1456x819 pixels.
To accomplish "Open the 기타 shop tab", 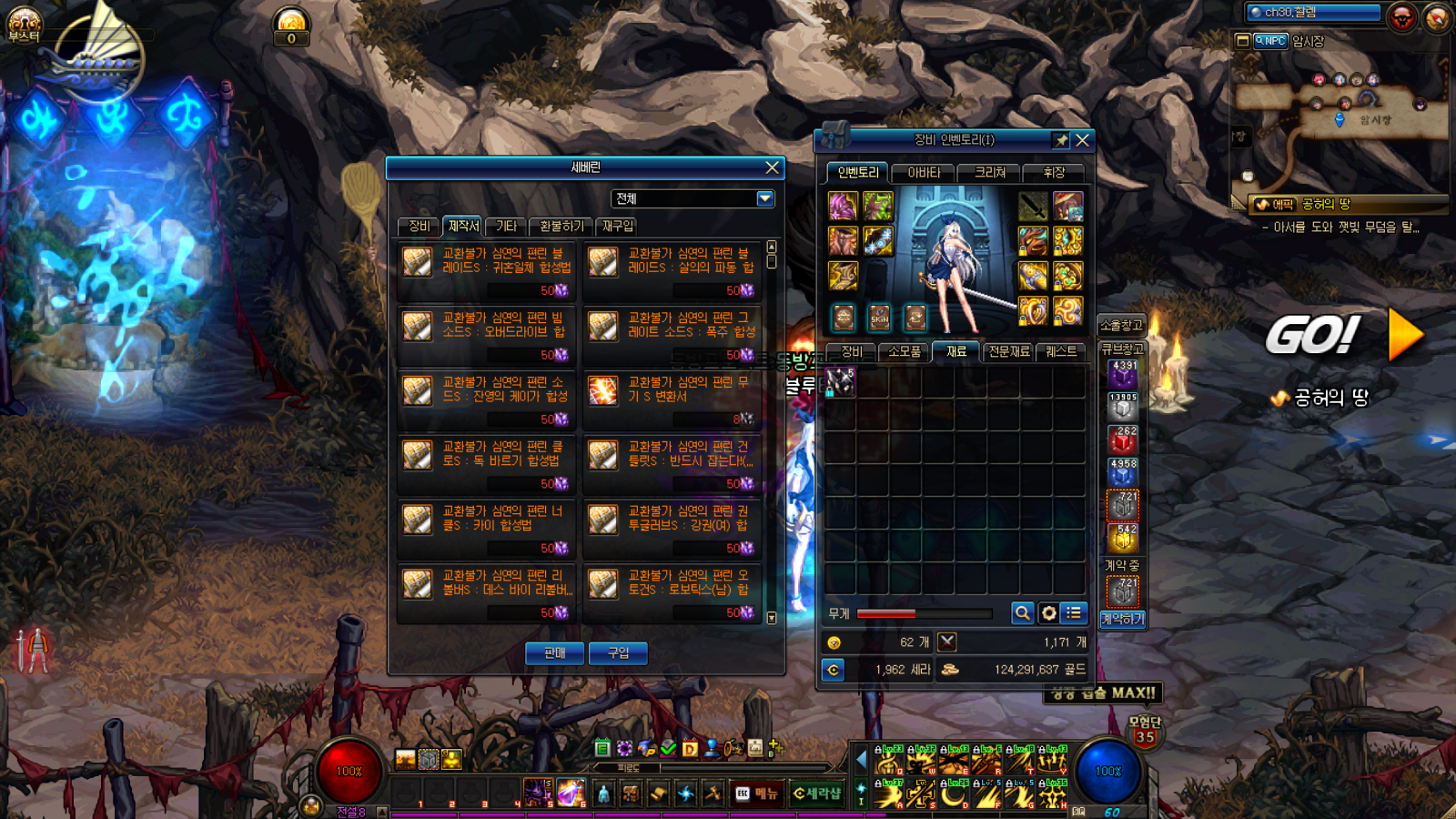I will [x=506, y=226].
